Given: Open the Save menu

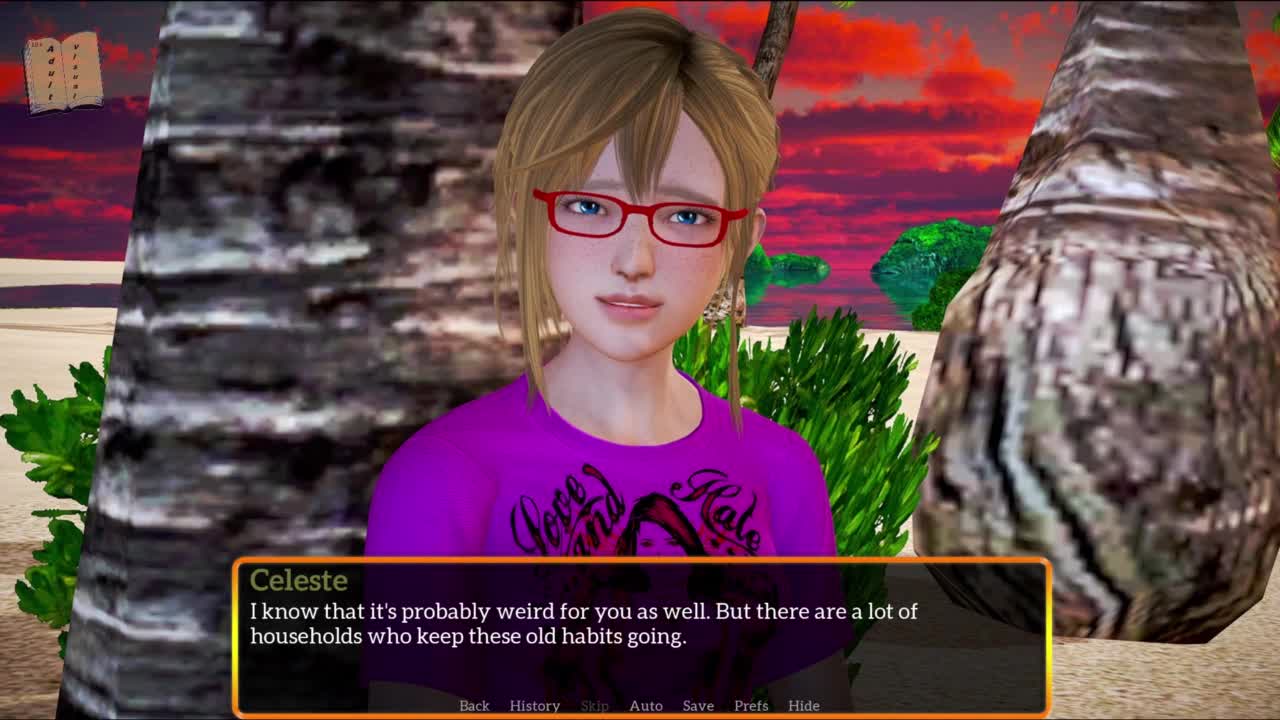Looking at the screenshot, I should 698,705.
